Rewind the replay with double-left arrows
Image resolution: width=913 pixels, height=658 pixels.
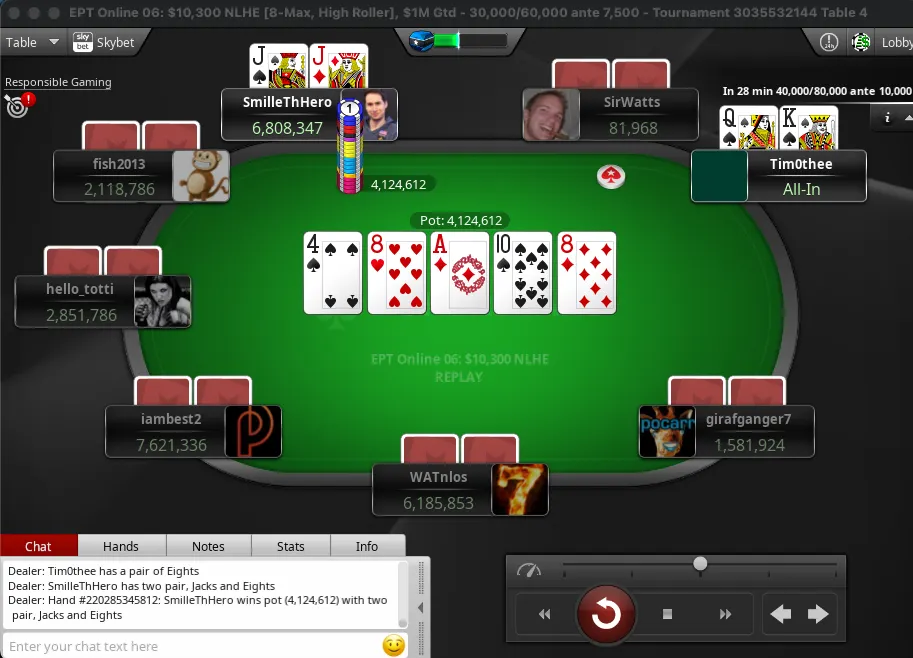545,614
